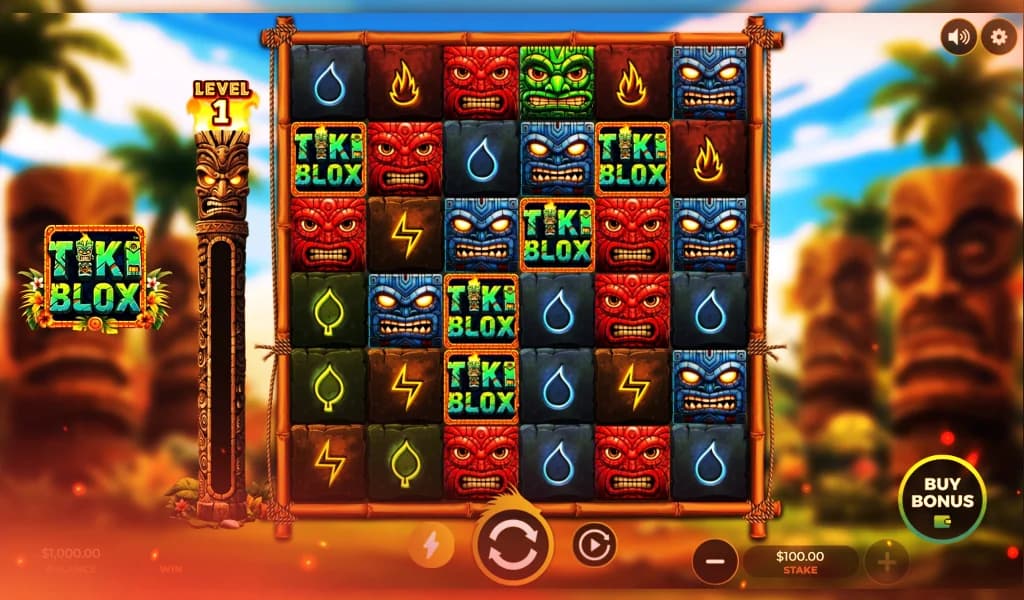
Task: Click the Buy Bonus button
Action: click(x=941, y=499)
